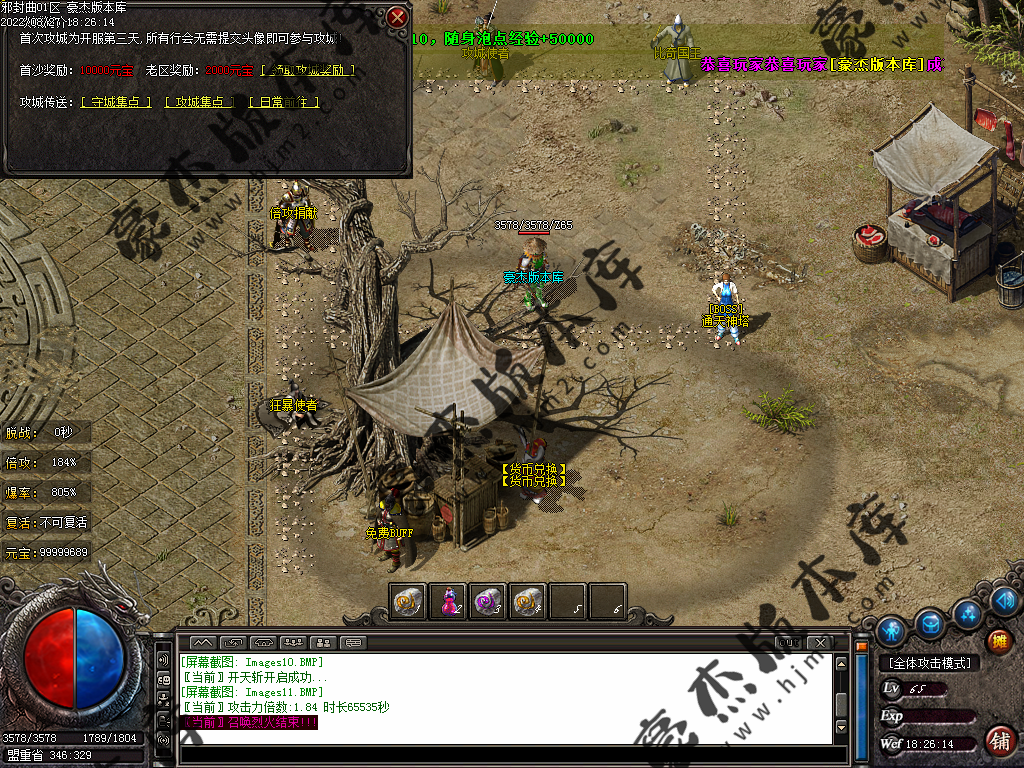Claim the siege reward link 领取攻城奖励
The image size is (1024, 768).
tap(308, 70)
